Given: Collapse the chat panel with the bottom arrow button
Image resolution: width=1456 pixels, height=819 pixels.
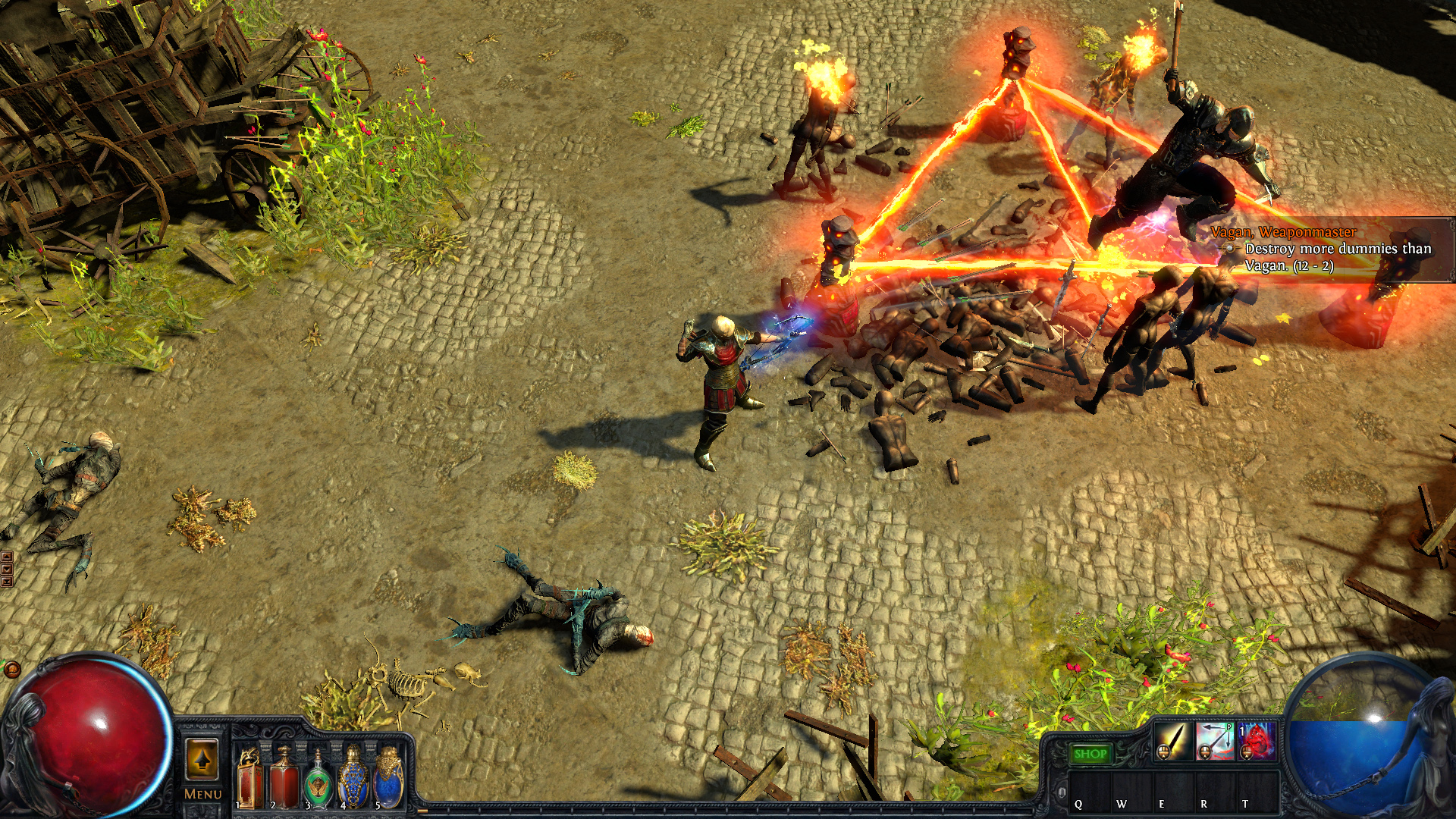Looking at the screenshot, I should [x=7, y=581].
